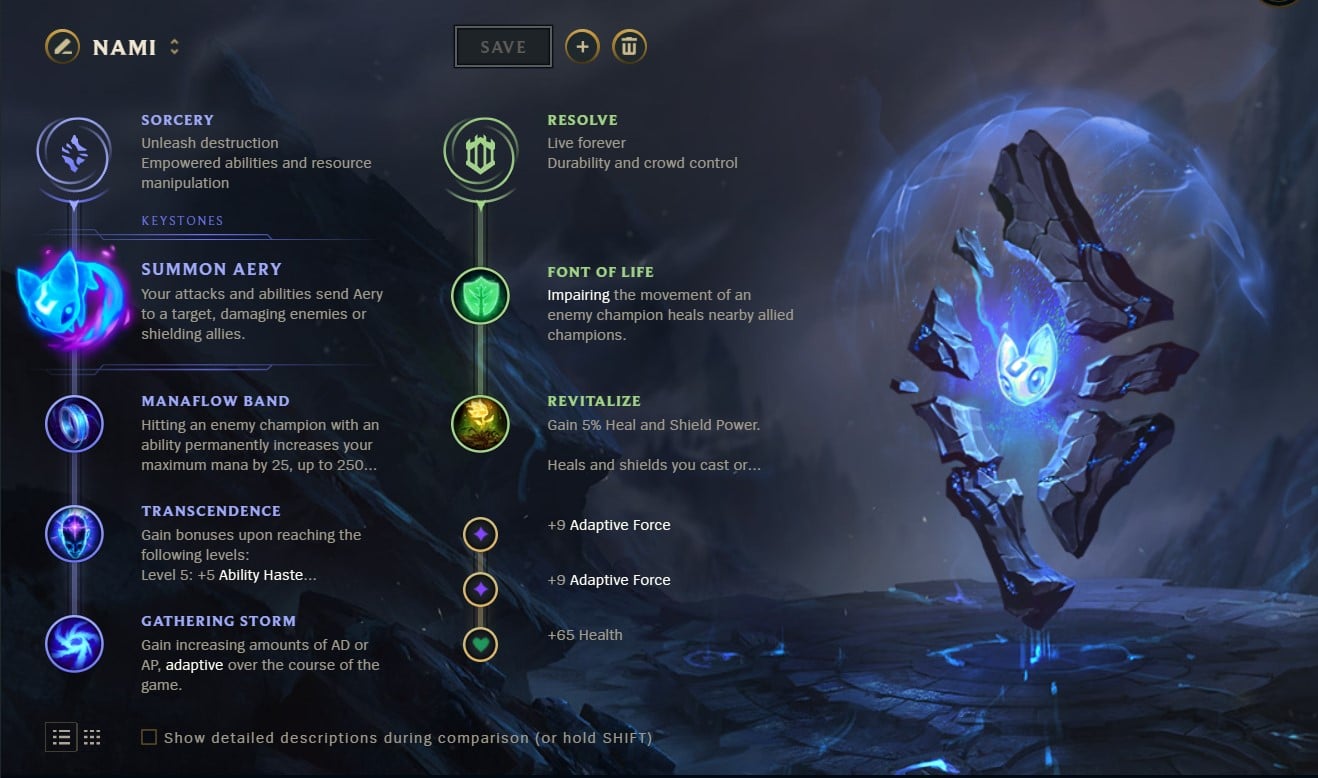Delete rune page using trash icon
The height and width of the screenshot is (778, 1318).
click(629, 46)
